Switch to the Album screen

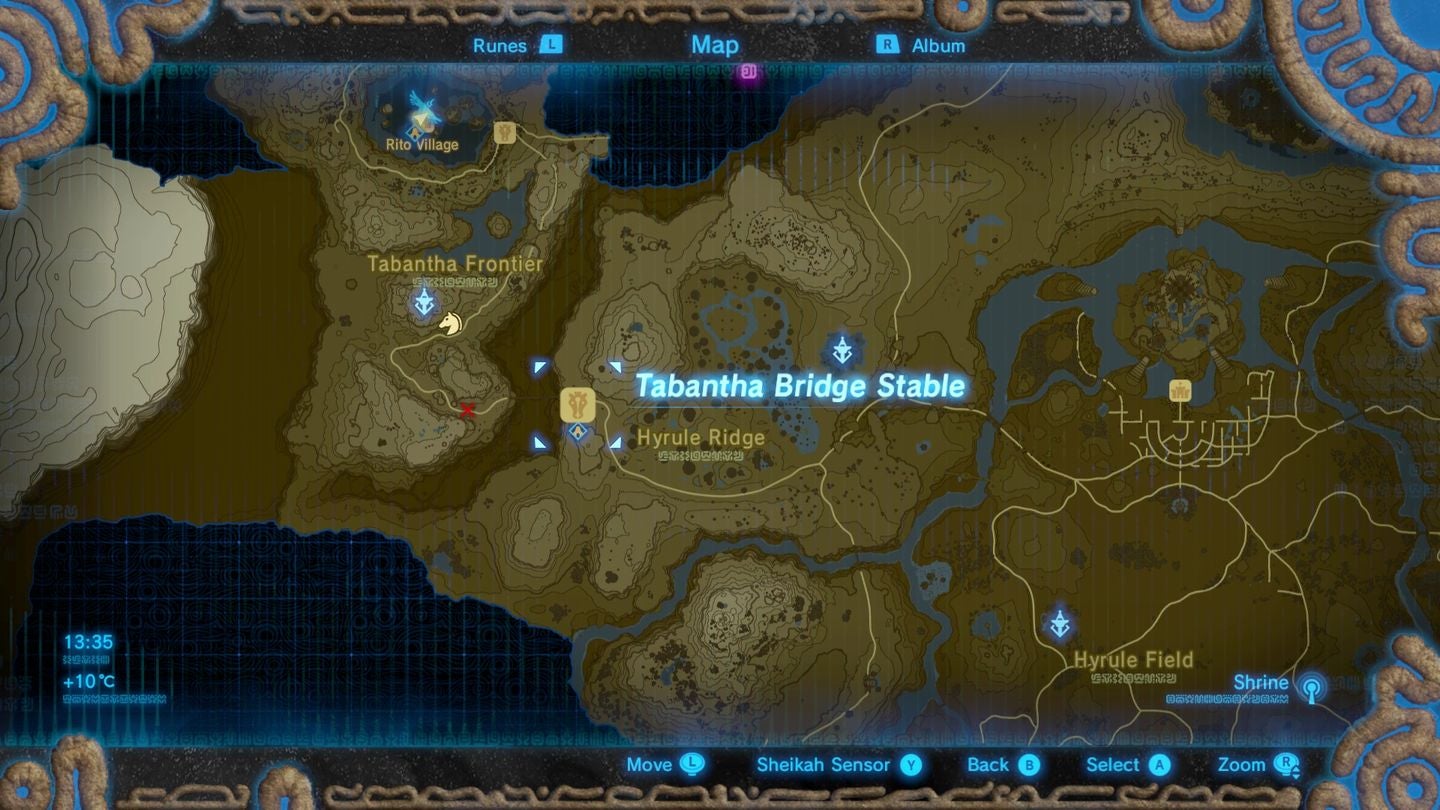coord(938,45)
